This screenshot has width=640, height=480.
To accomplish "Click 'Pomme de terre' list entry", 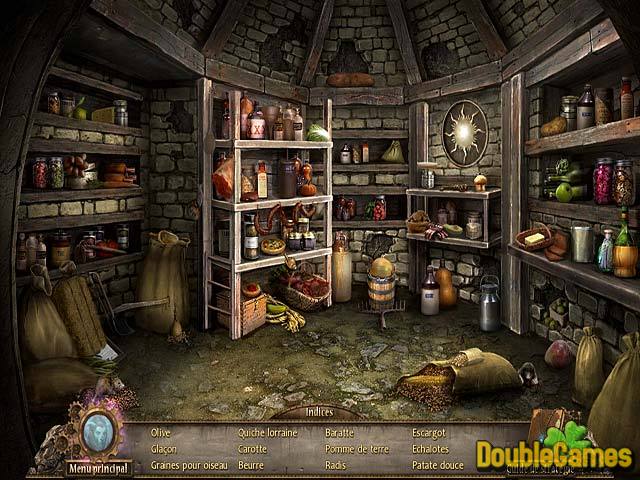I will coord(355,449).
